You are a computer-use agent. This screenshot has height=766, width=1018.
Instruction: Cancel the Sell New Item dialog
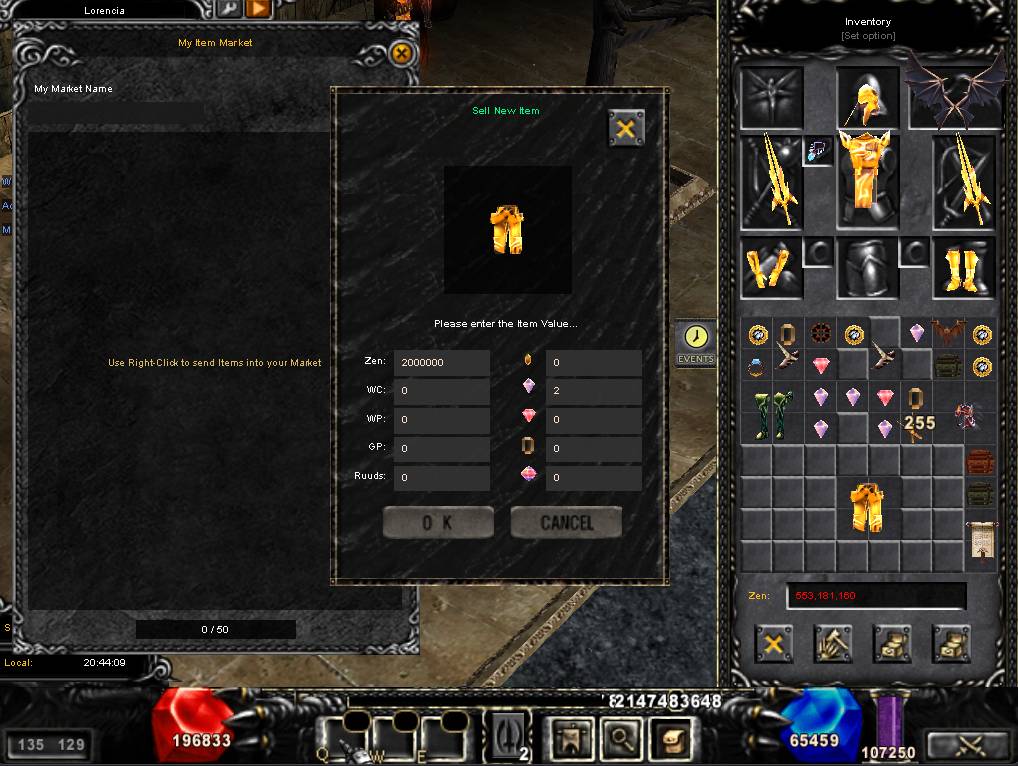coord(566,522)
